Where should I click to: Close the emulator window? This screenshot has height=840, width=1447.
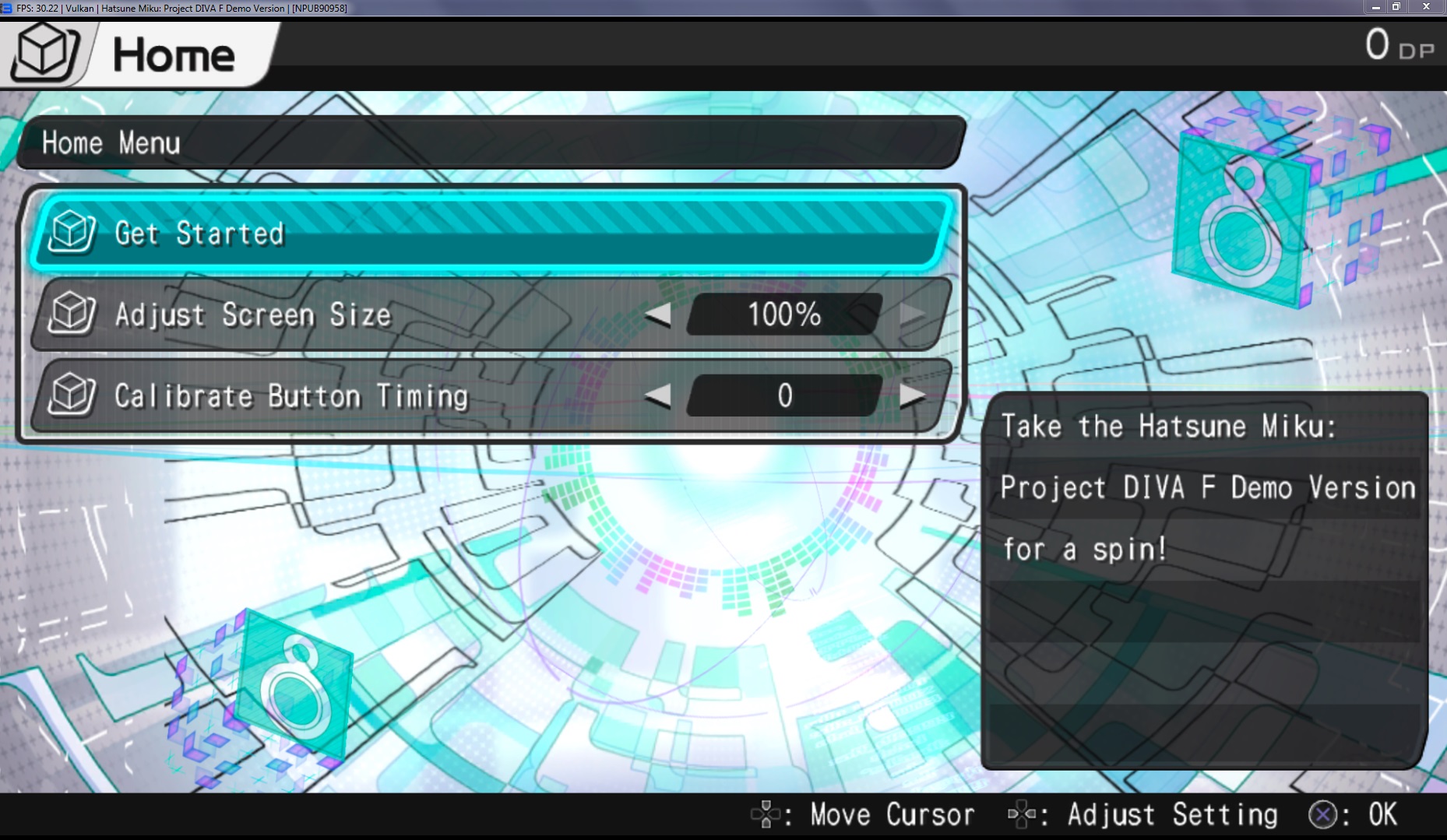click(1426, 7)
